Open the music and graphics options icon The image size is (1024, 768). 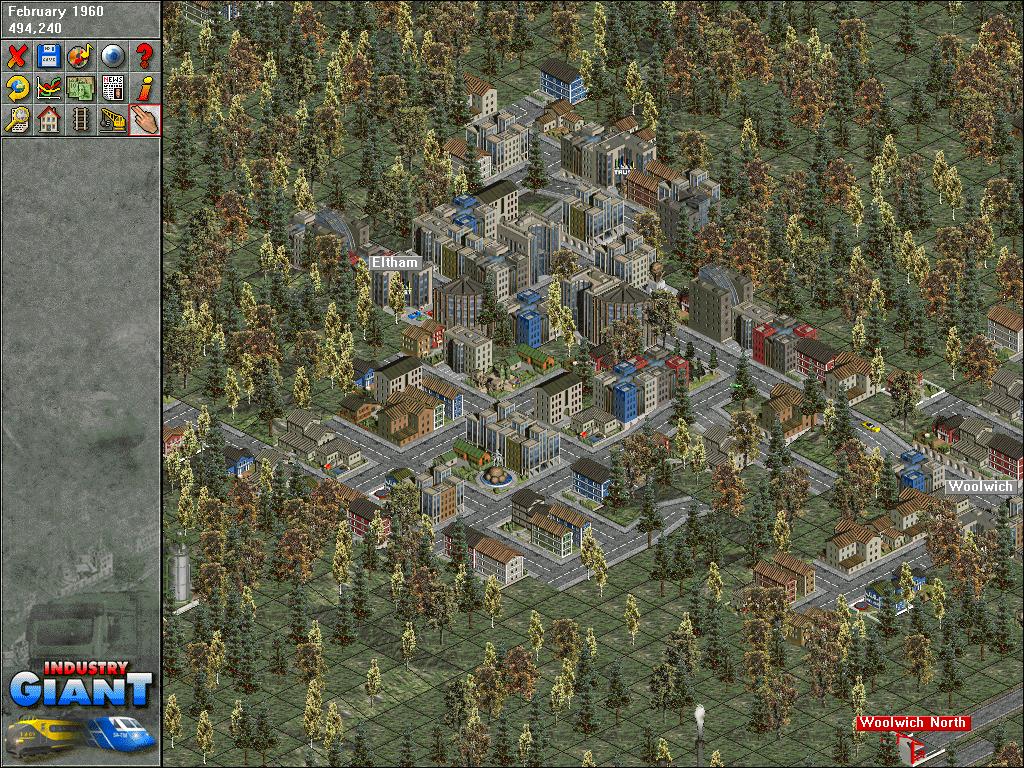(80, 56)
